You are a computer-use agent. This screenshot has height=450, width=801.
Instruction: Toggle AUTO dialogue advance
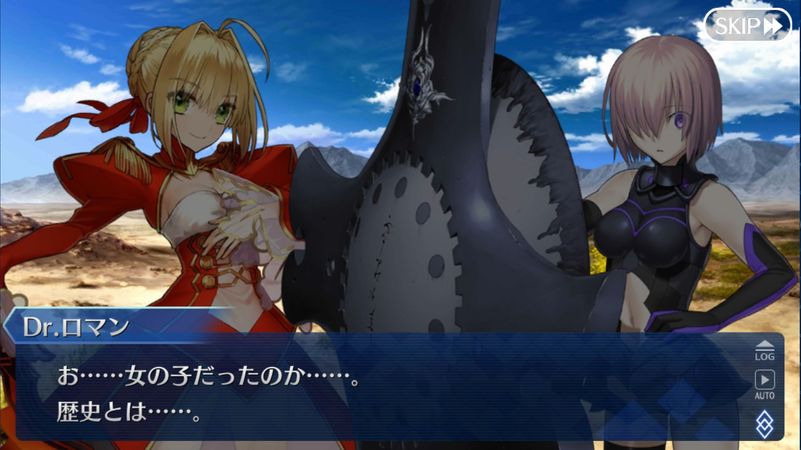pyautogui.click(x=764, y=385)
